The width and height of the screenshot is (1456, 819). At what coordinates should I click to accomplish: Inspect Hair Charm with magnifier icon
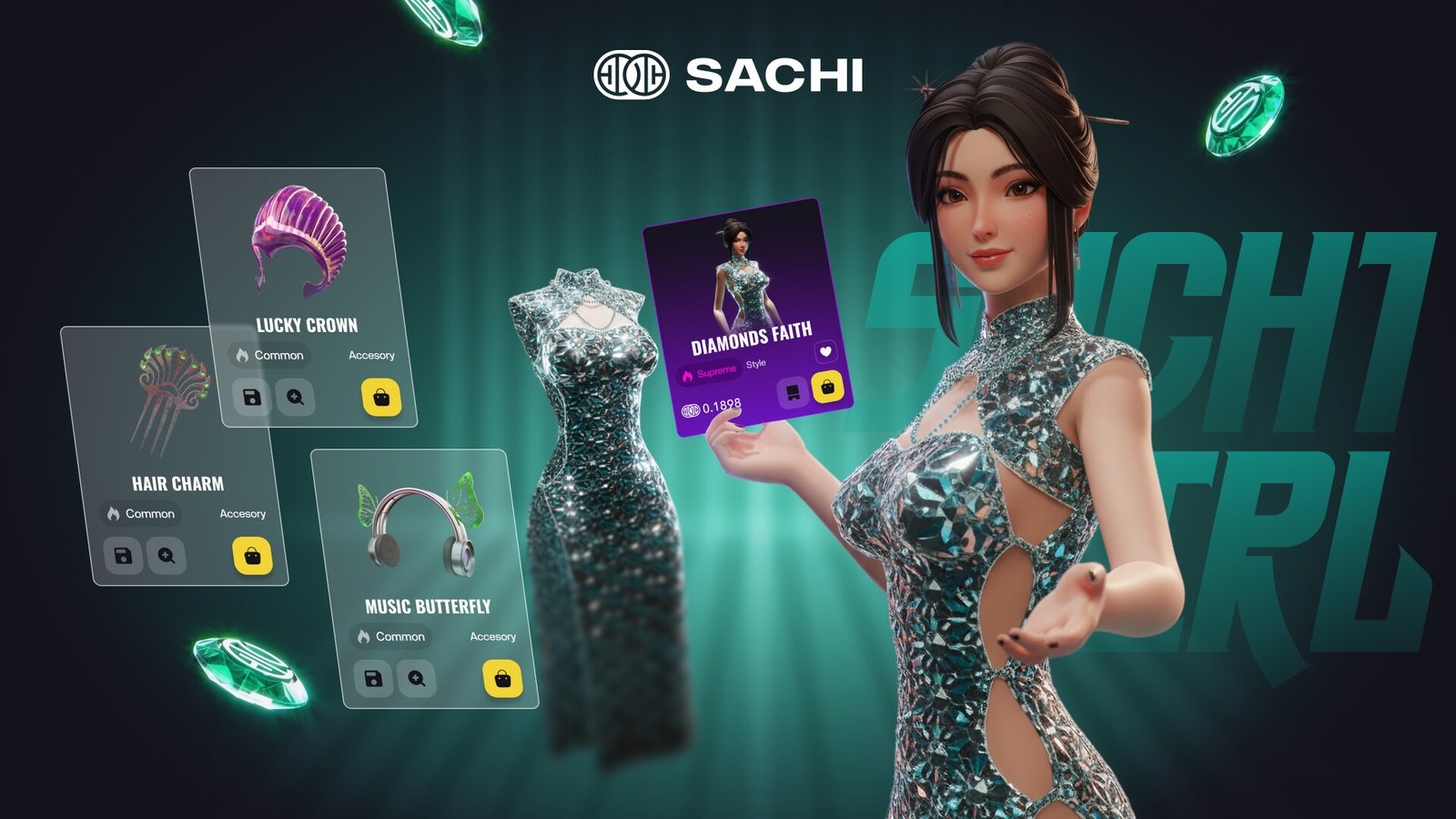coord(167,556)
